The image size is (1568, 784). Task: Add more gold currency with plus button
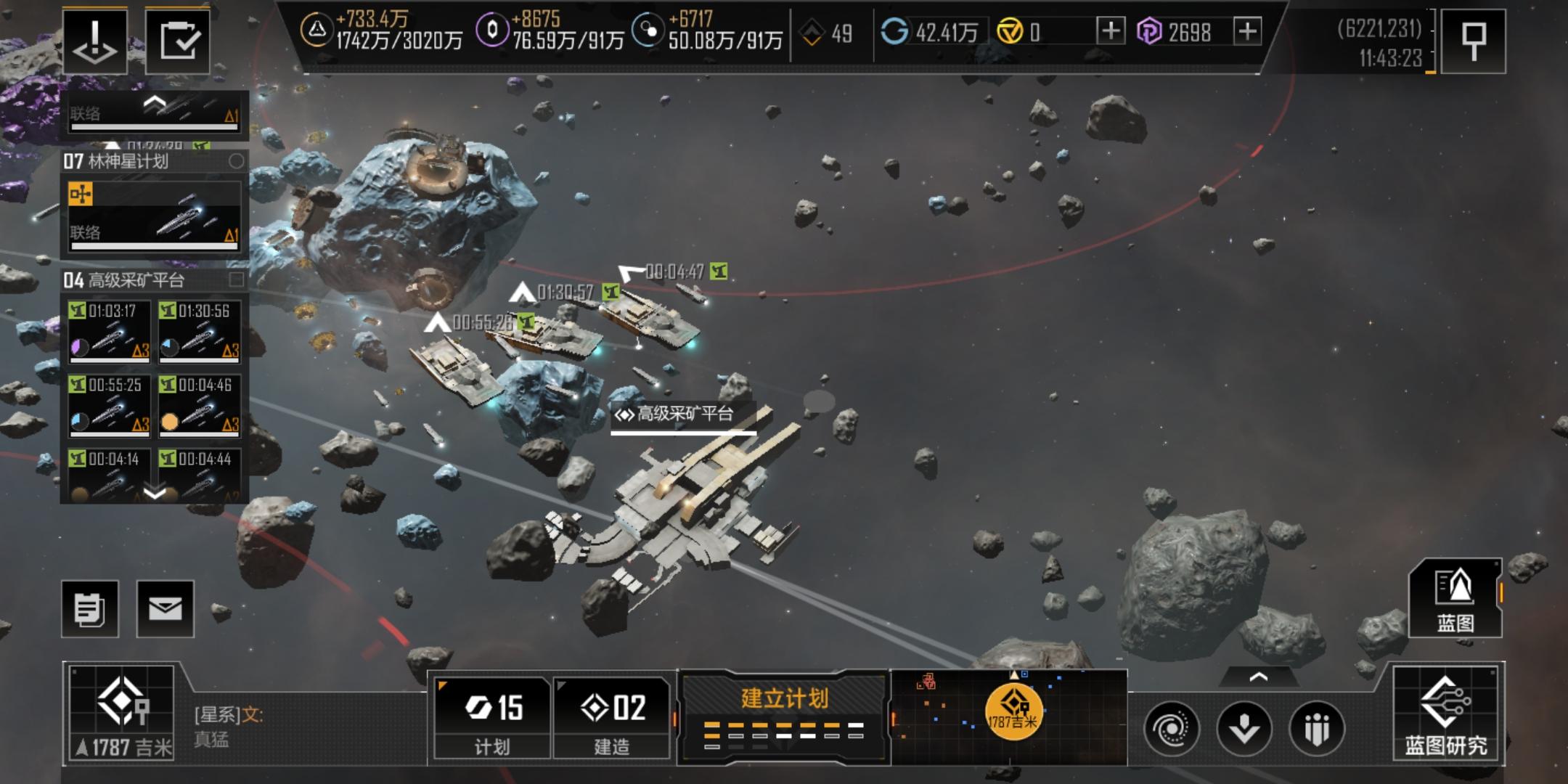(x=1111, y=32)
